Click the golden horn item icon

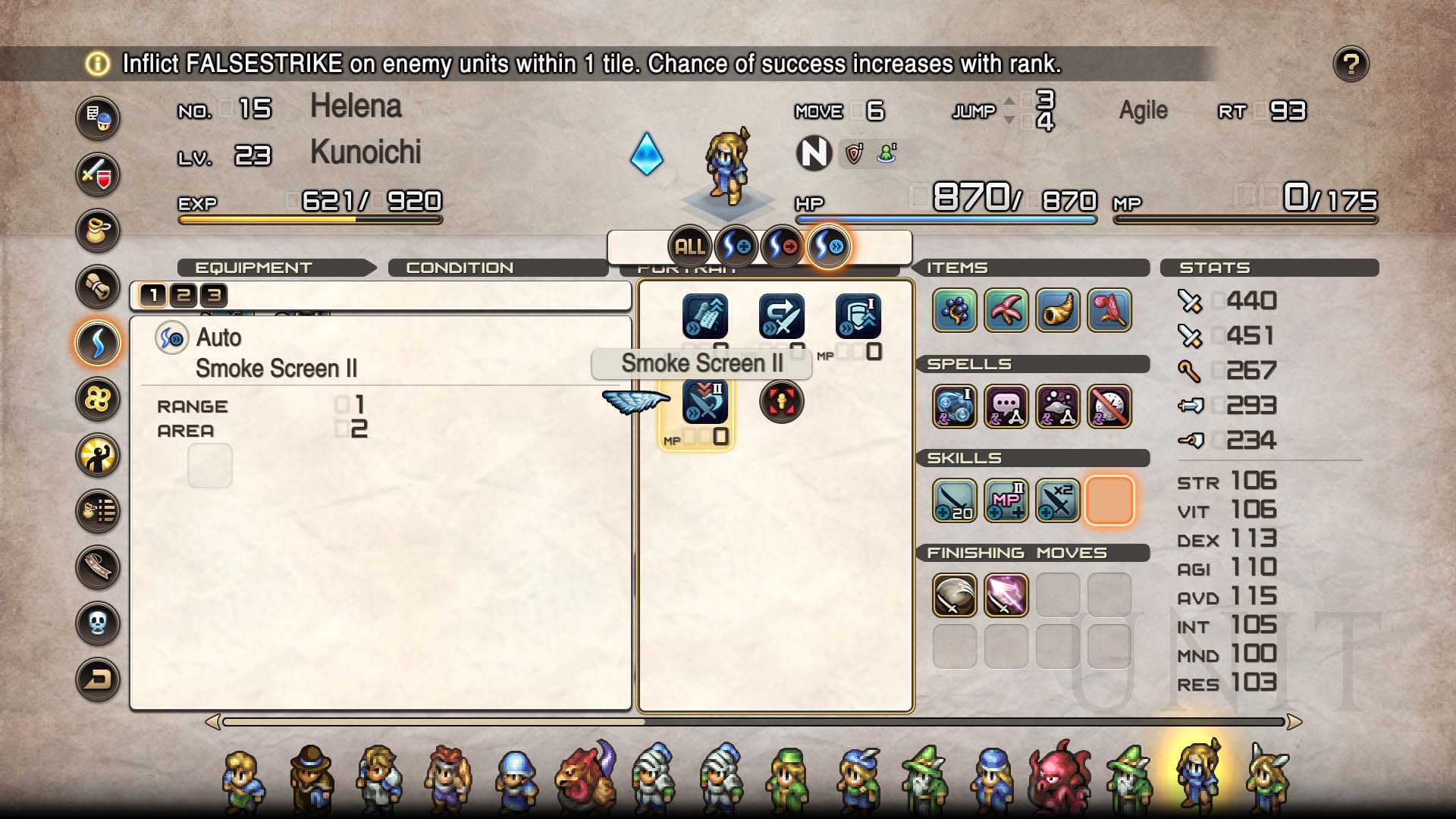pyautogui.click(x=1057, y=311)
